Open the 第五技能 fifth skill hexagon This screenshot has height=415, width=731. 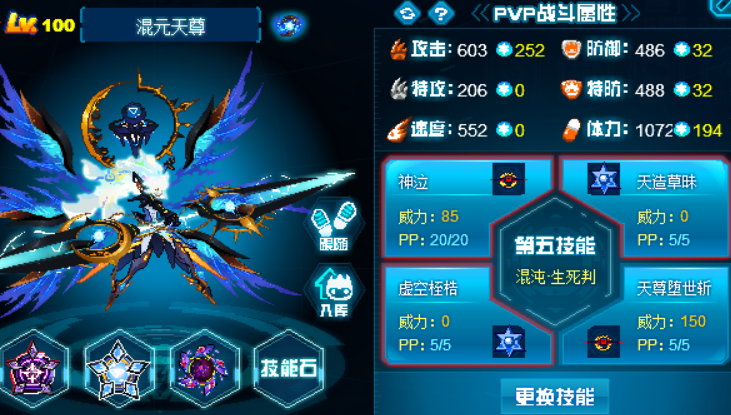click(x=554, y=259)
